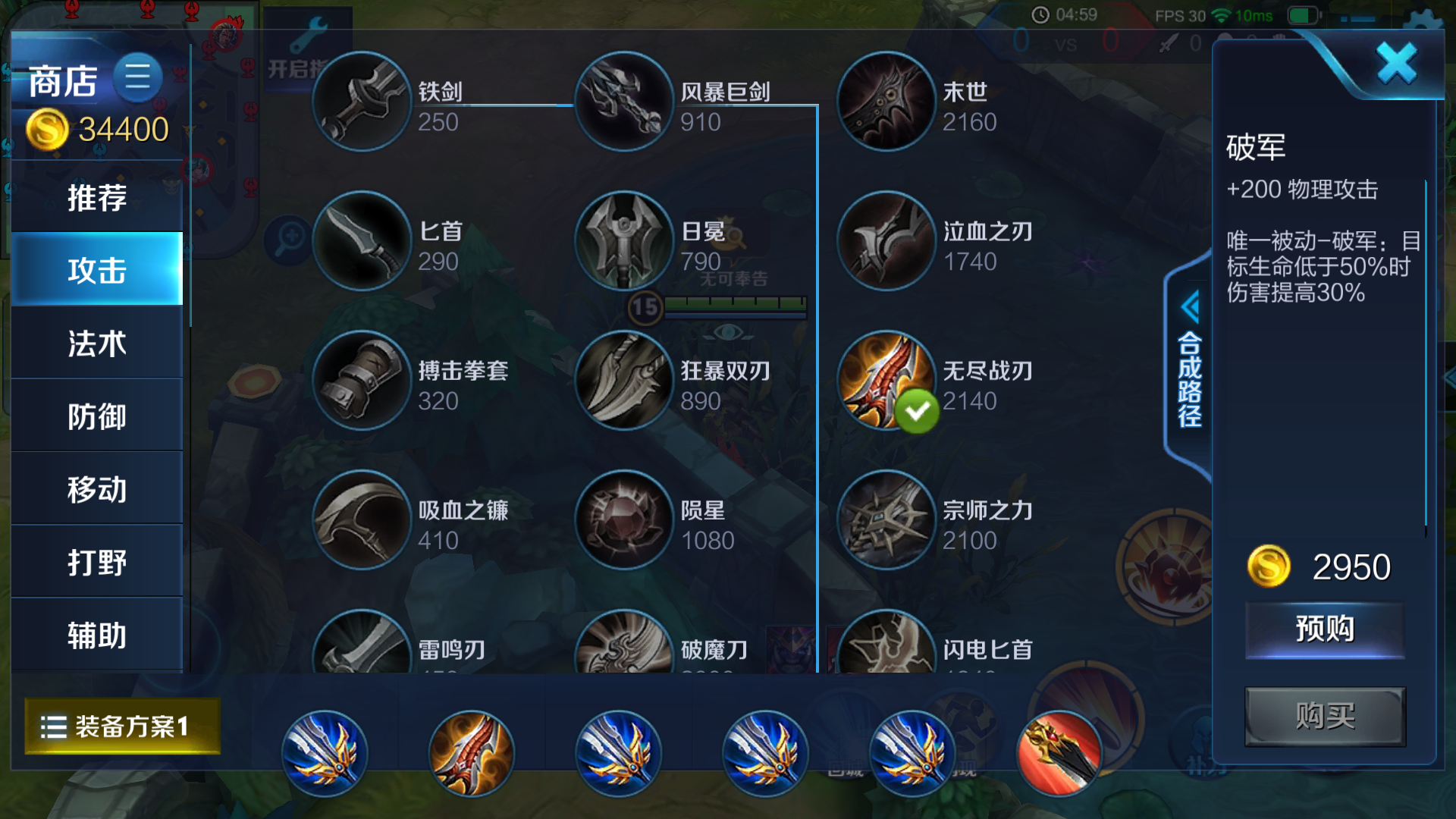Screen dimensions: 1456x819
Task: Click the gold amount showing 34400
Action: click(x=121, y=129)
